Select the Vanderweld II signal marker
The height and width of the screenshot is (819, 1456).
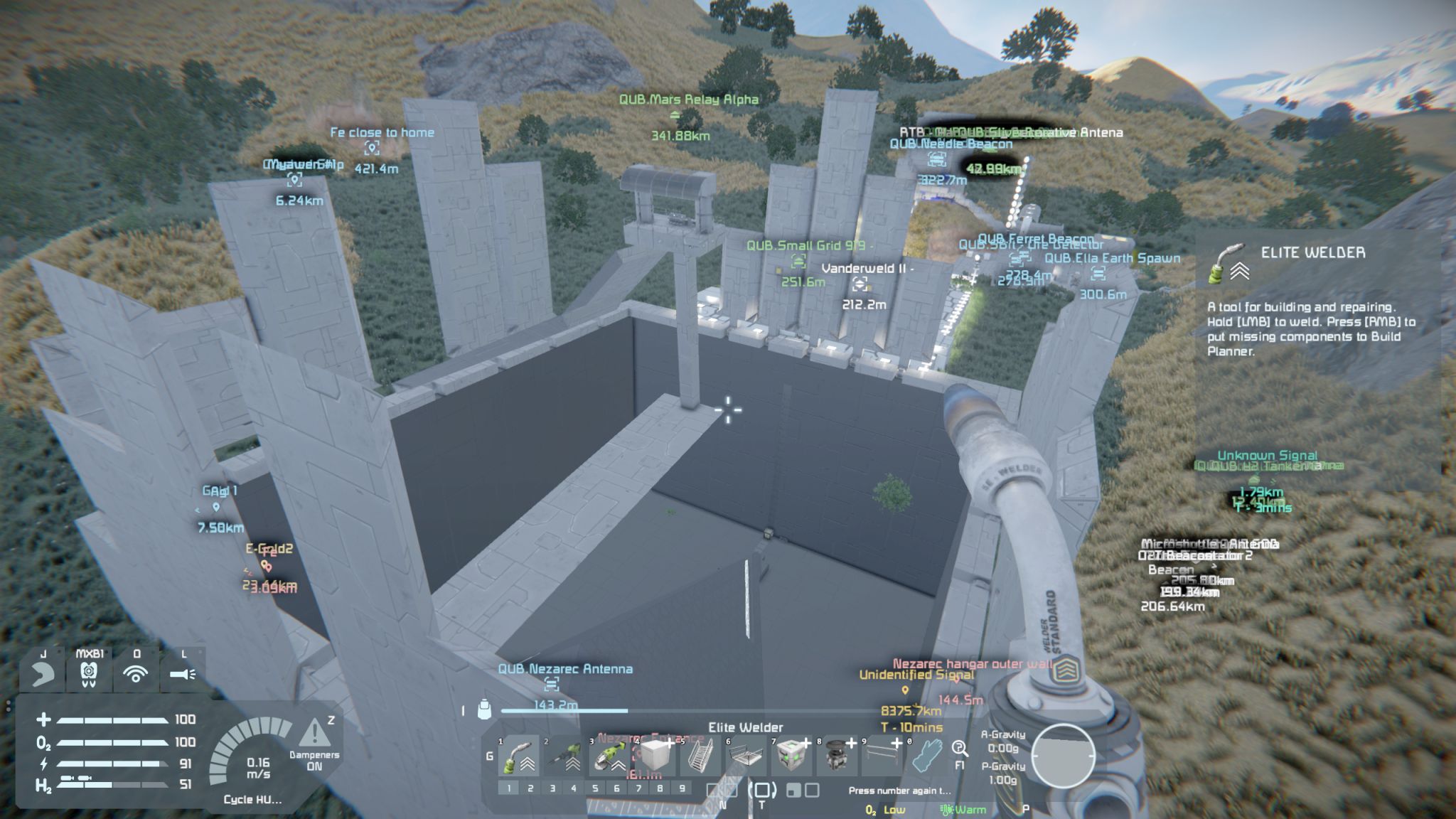click(860, 284)
